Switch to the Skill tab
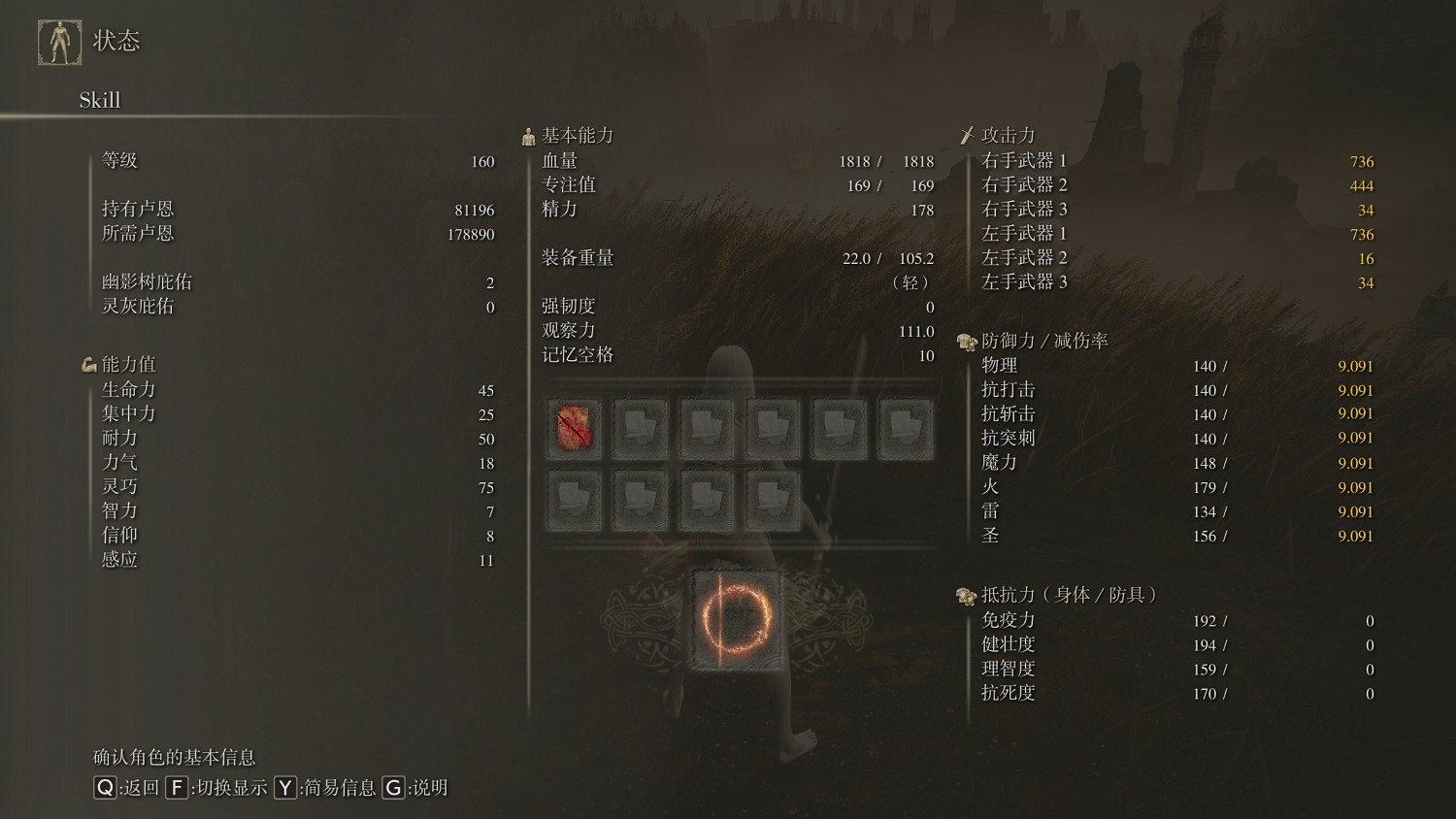Image resolution: width=1456 pixels, height=819 pixels. [x=98, y=99]
